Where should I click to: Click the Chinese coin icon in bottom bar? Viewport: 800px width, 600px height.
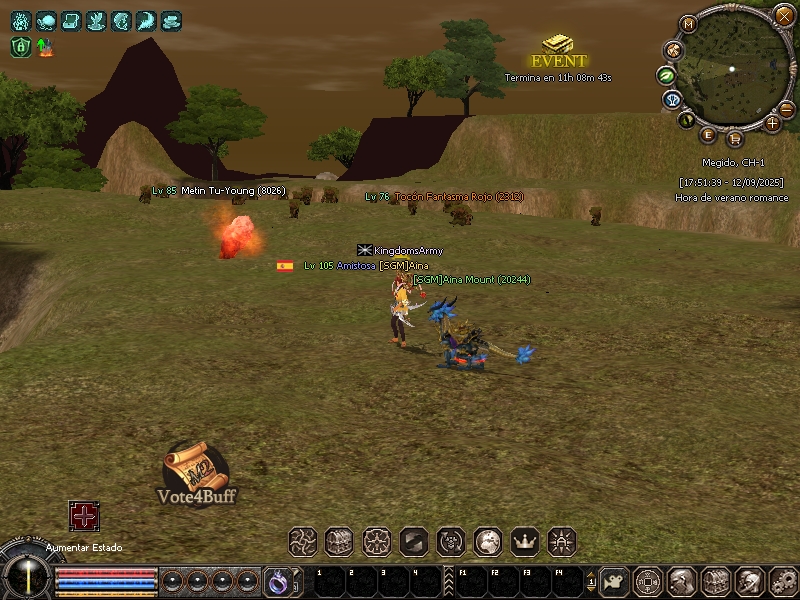[x=649, y=580]
